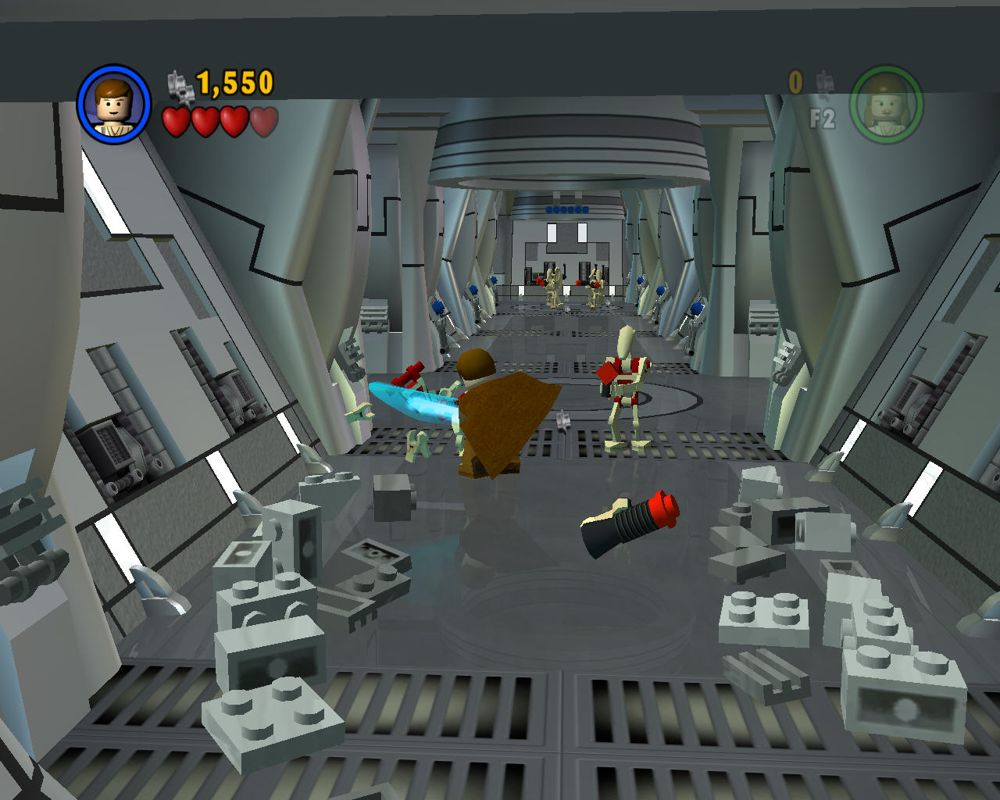Select player one's character portrait
This screenshot has width=1000, height=800.
(x=113, y=104)
